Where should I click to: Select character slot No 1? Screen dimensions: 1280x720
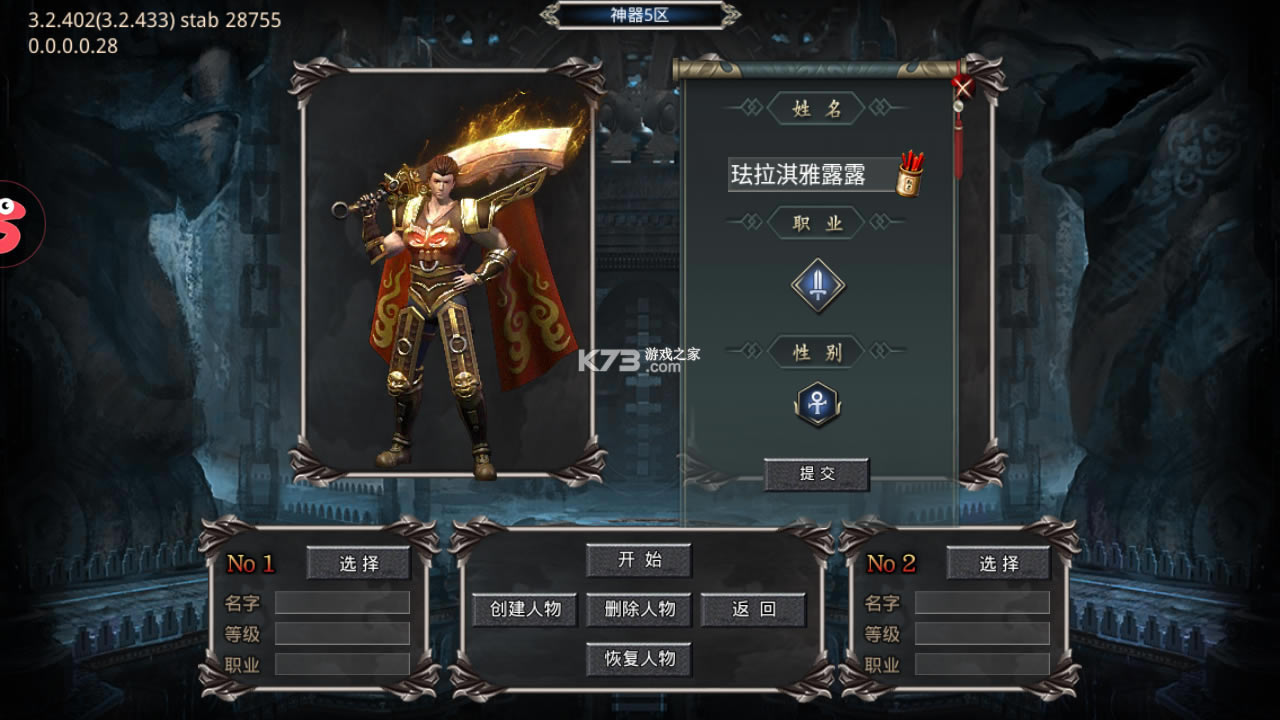[x=358, y=563]
